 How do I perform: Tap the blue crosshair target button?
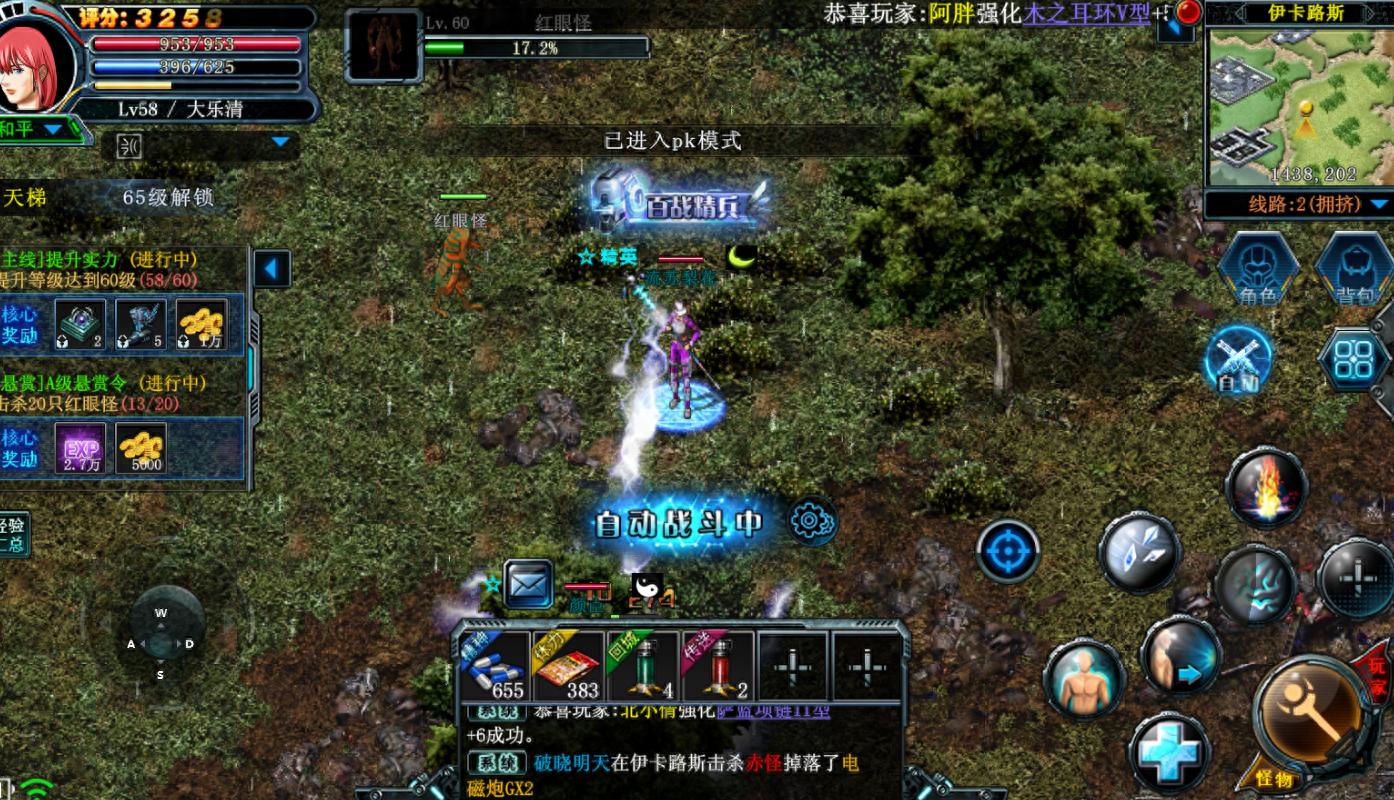(x=1008, y=551)
